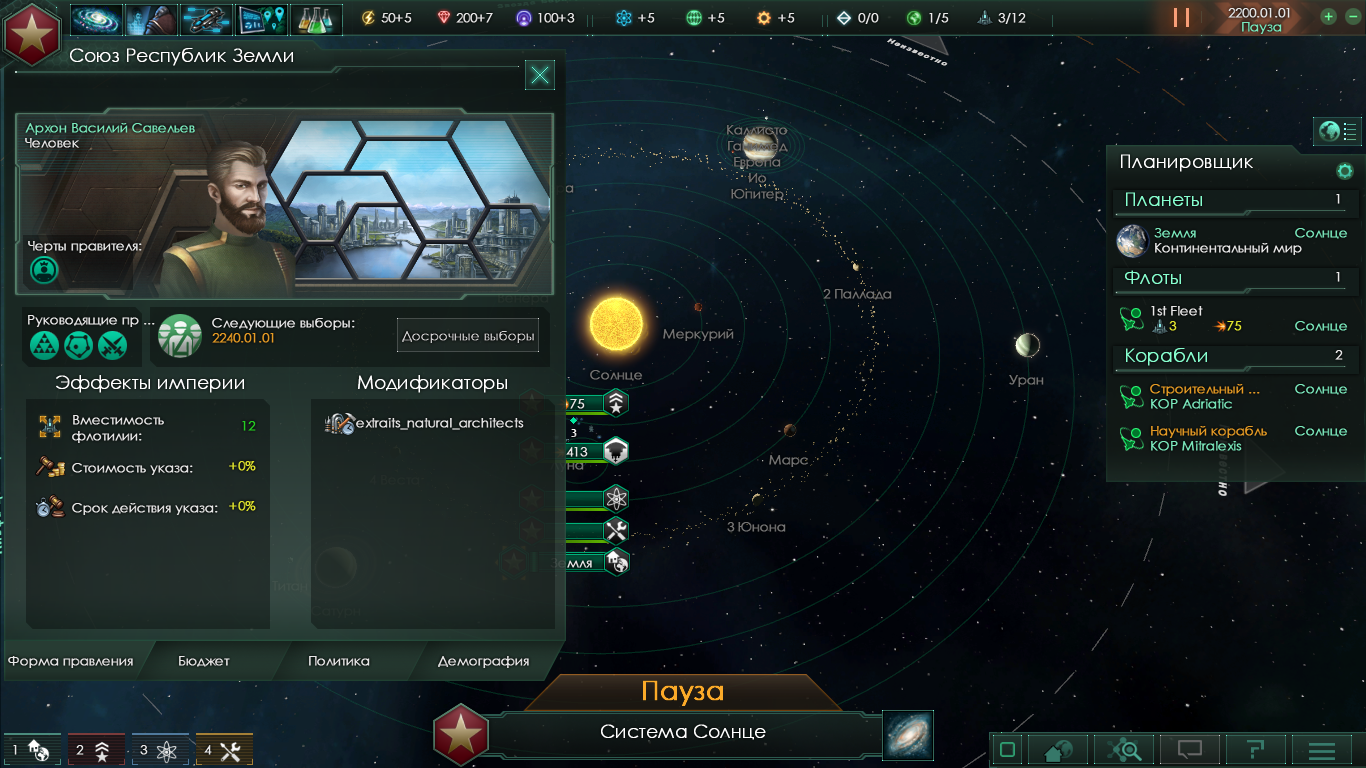Show the Демография tab
The width and height of the screenshot is (1366, 768).
pos(483,661)
